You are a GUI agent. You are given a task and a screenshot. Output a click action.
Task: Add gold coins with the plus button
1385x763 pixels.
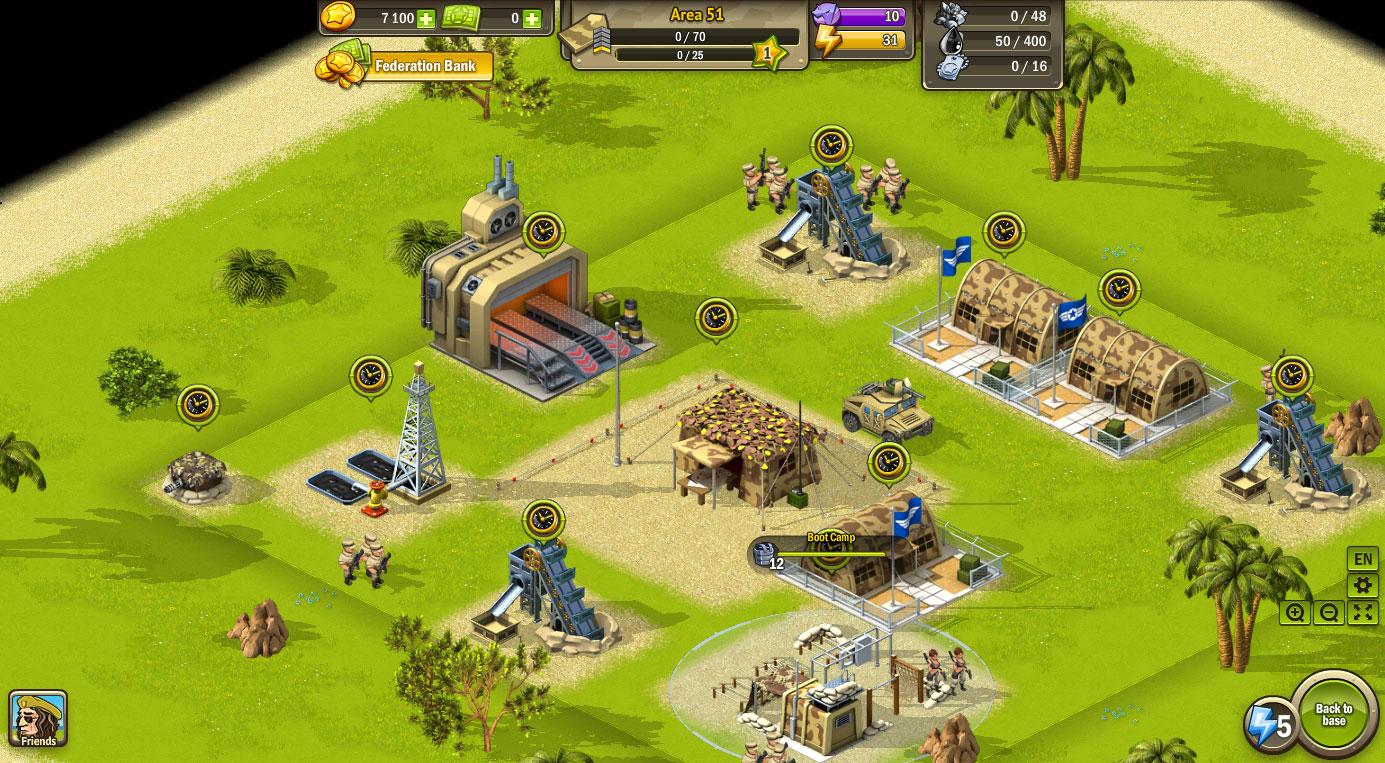[x=426, y=19]
